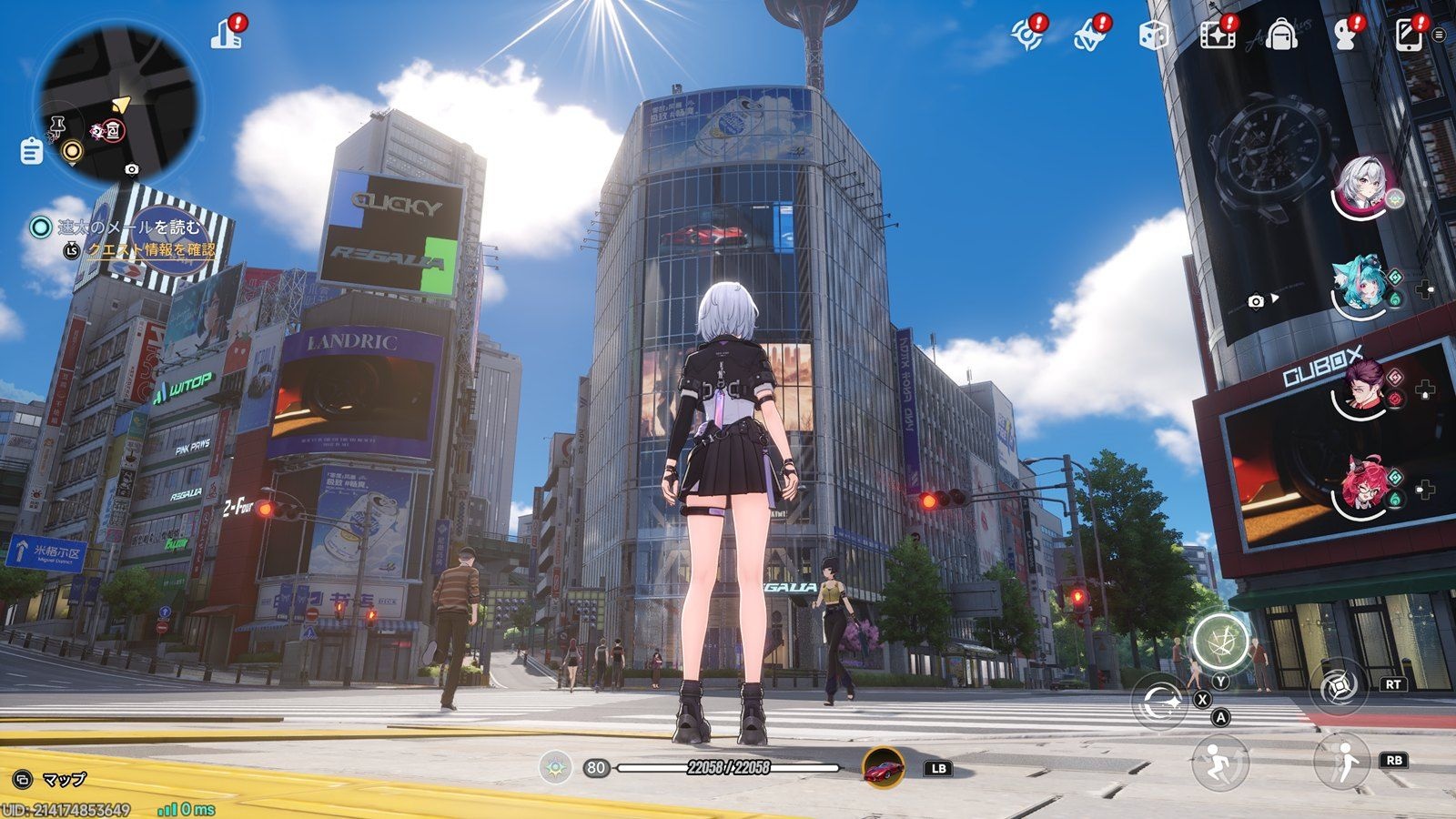1456x819 pixels.
Task: Open the backpack inventory
Action: pyautogui.click(x=1280, y=35)
